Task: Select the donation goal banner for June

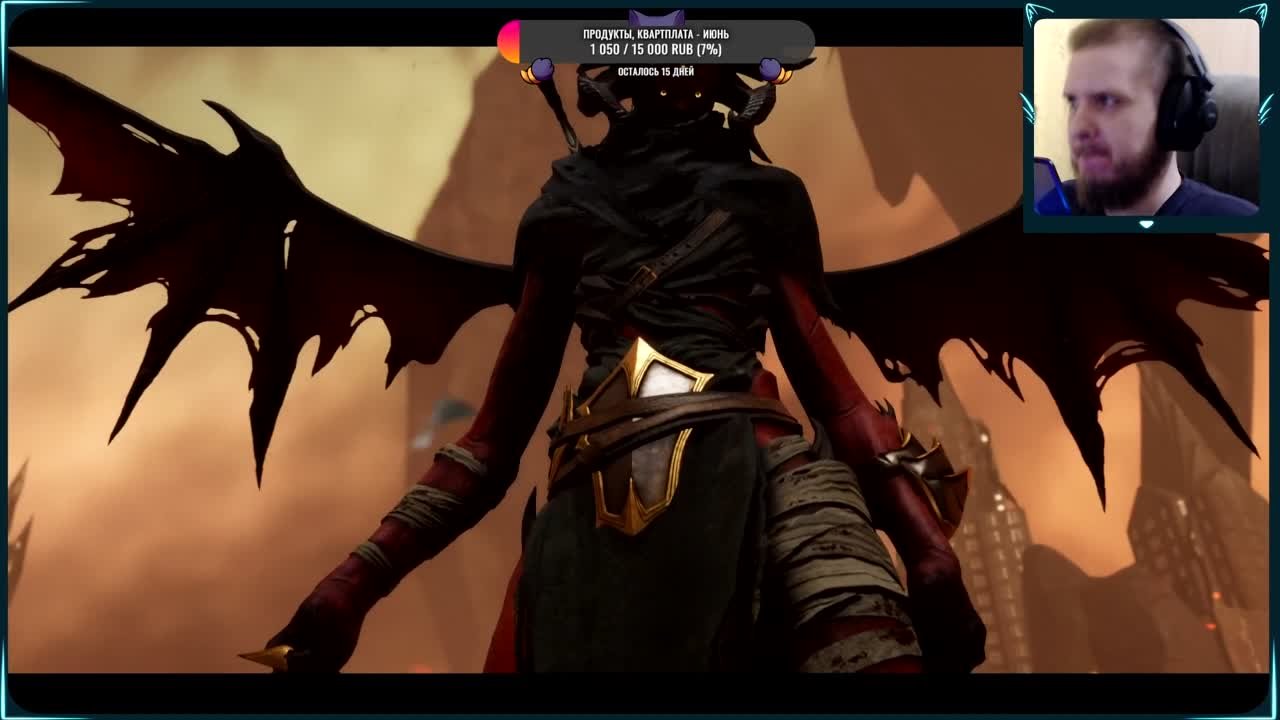Action: (x=656, y=42)
